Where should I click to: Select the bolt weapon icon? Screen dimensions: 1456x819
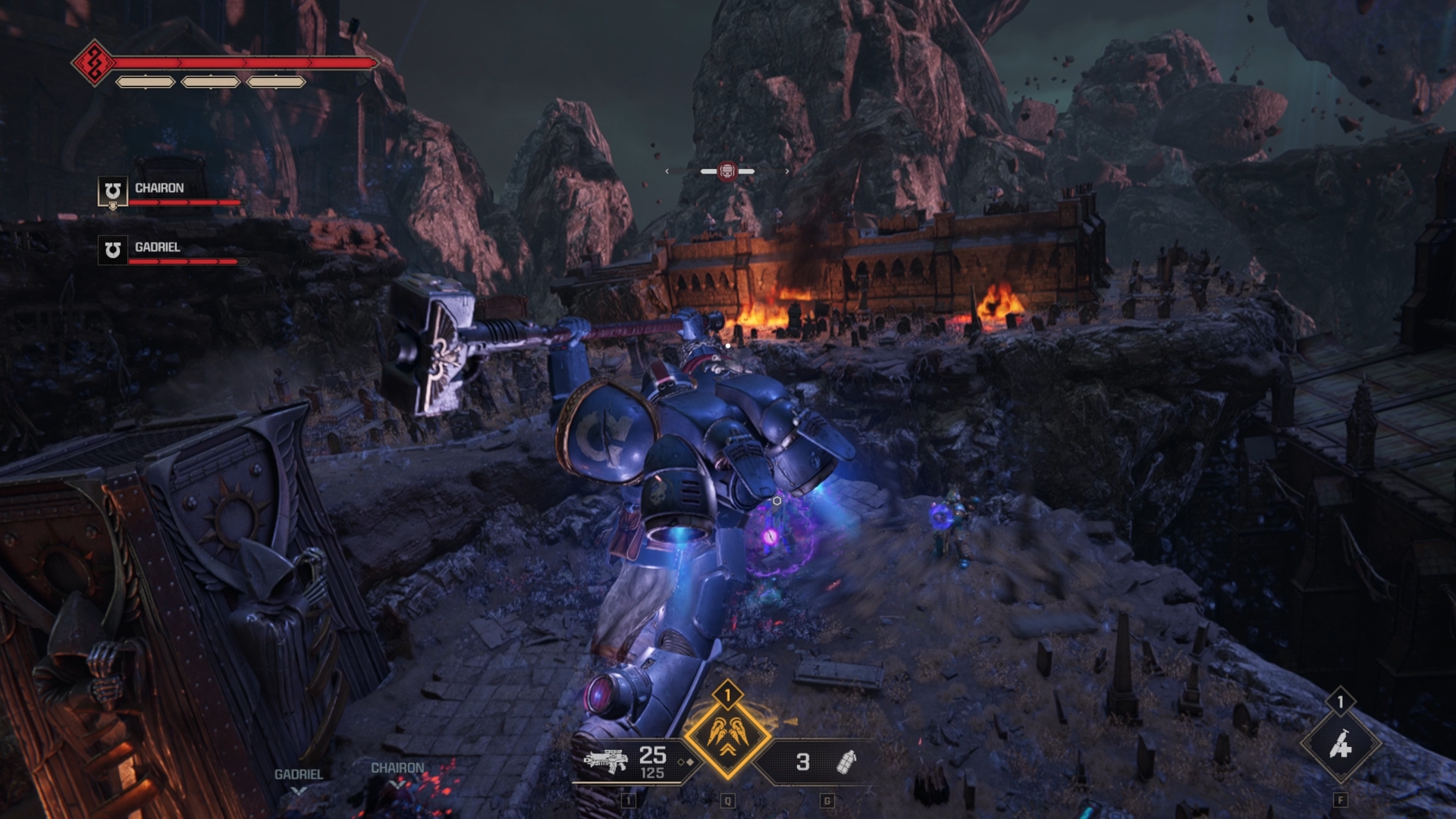[605, 760]
